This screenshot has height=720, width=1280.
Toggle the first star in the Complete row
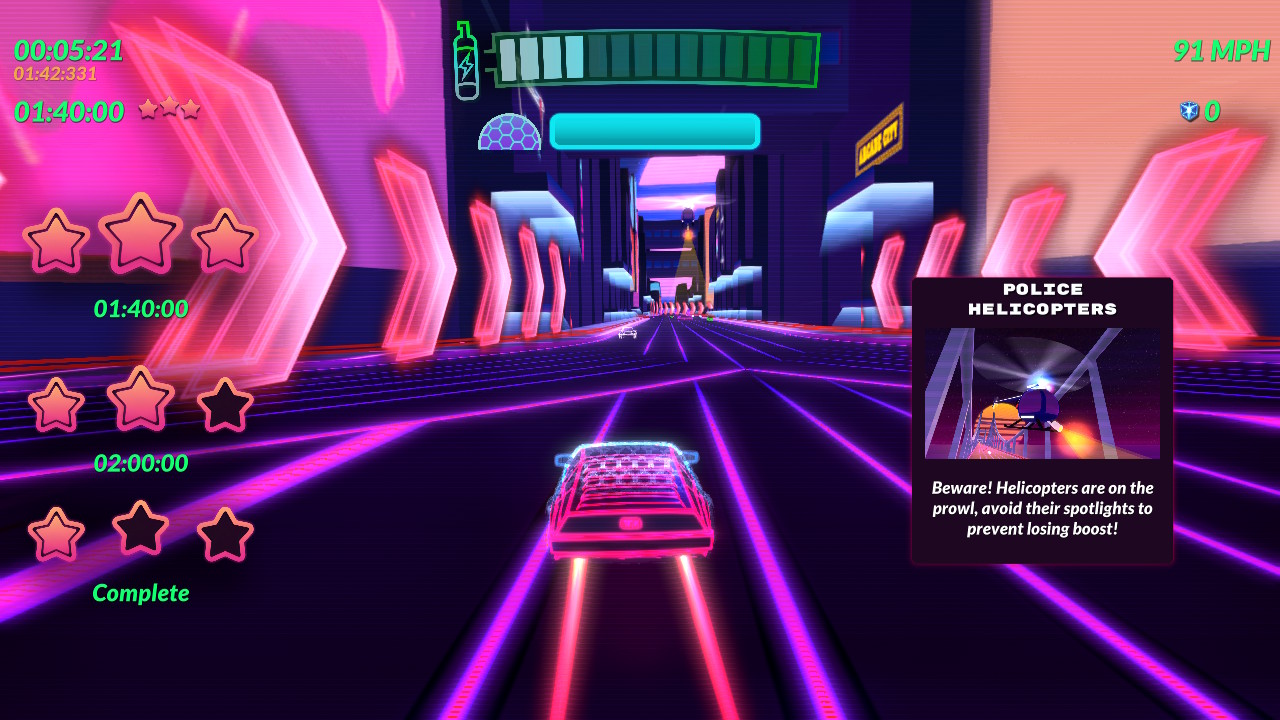click(57, 533)
